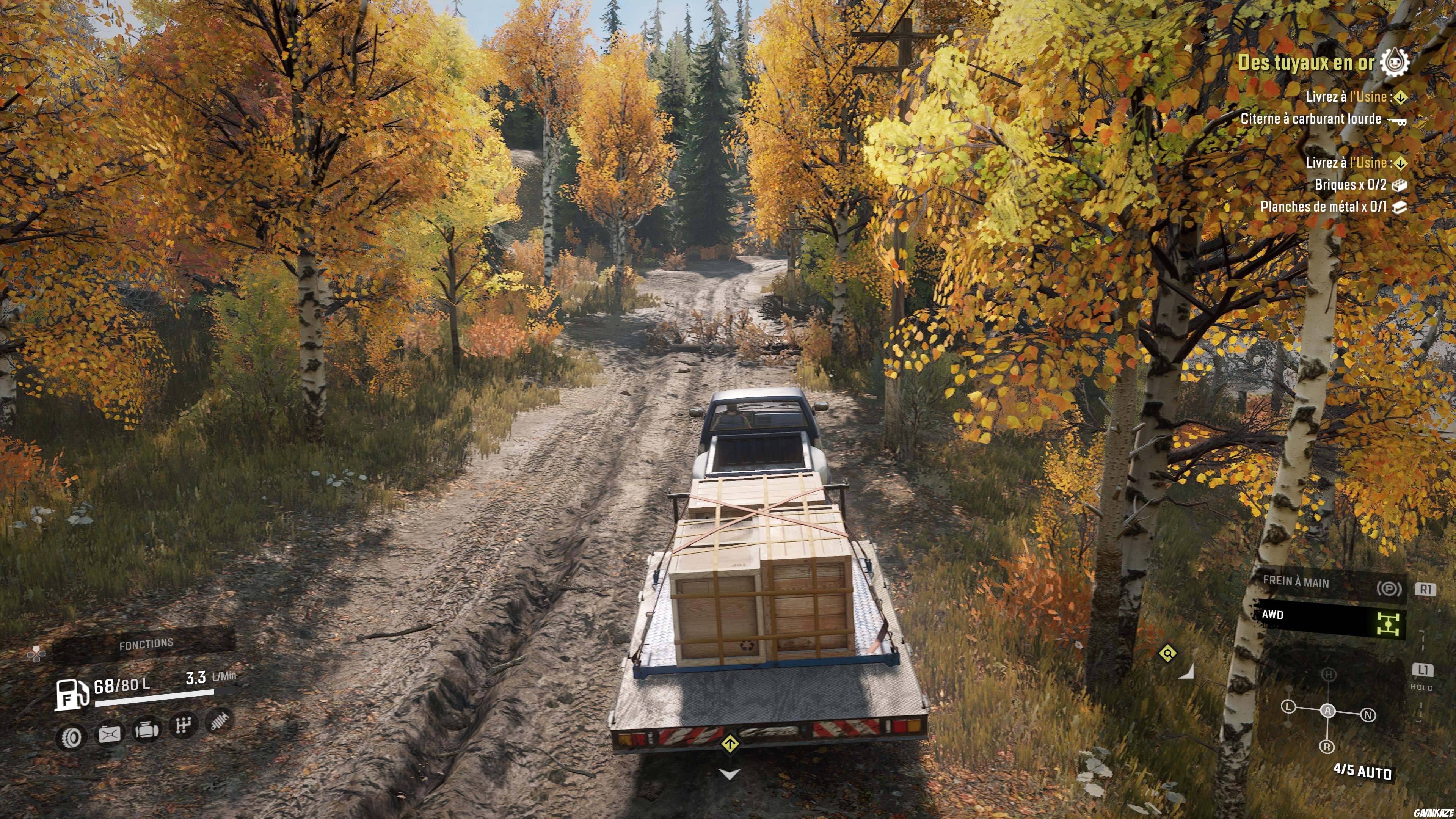Image resolution: width=1456 pixels, height=819 pixels.
Task: Select the engine status icon
Action: point(146,730)
